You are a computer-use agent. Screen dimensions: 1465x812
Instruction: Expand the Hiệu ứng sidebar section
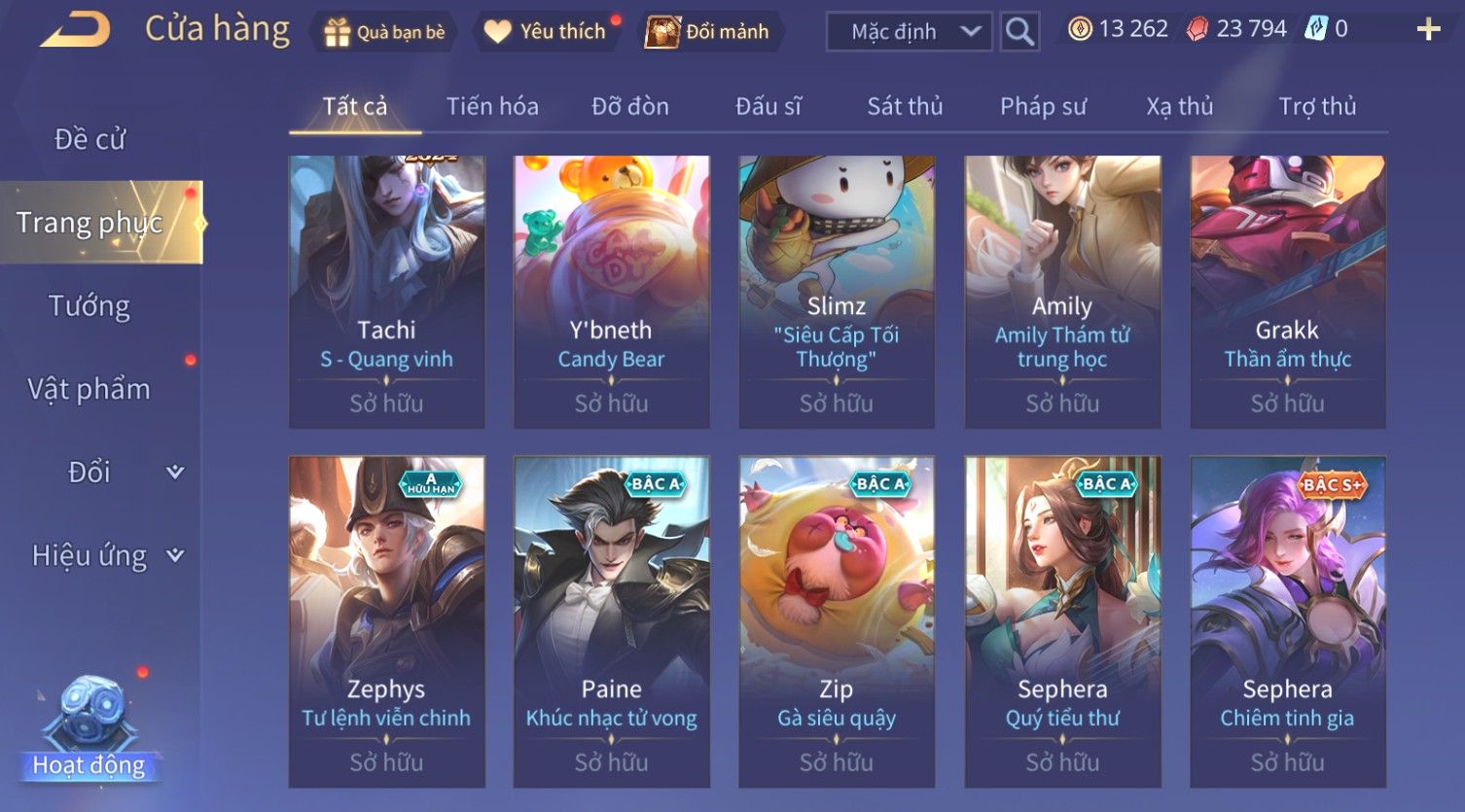[105, 556]
